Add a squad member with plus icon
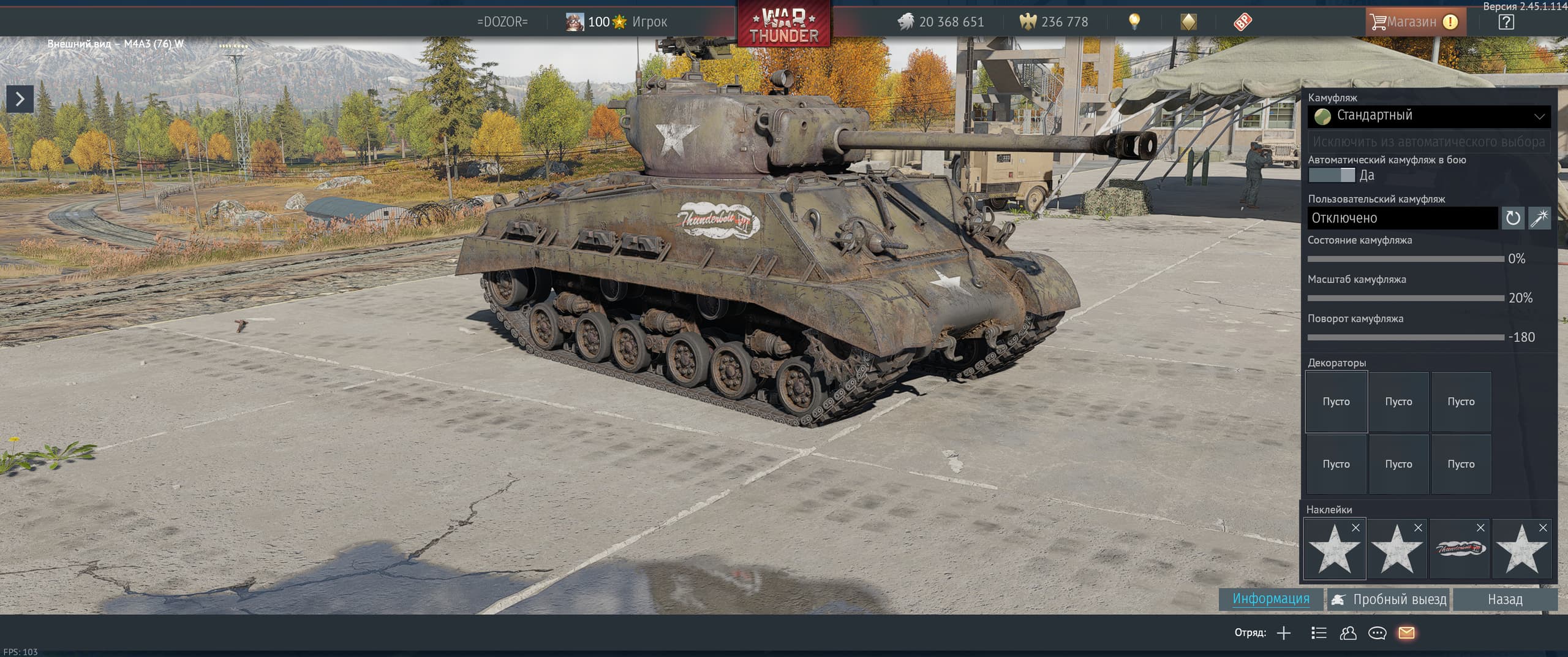Screen dimensions: 1568x657 click(1284, 633)
